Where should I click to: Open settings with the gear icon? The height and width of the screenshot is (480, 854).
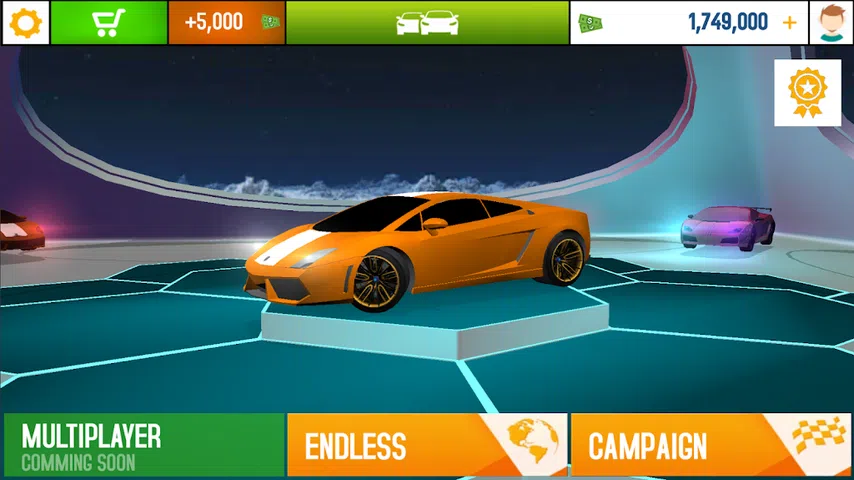point(25,22)
